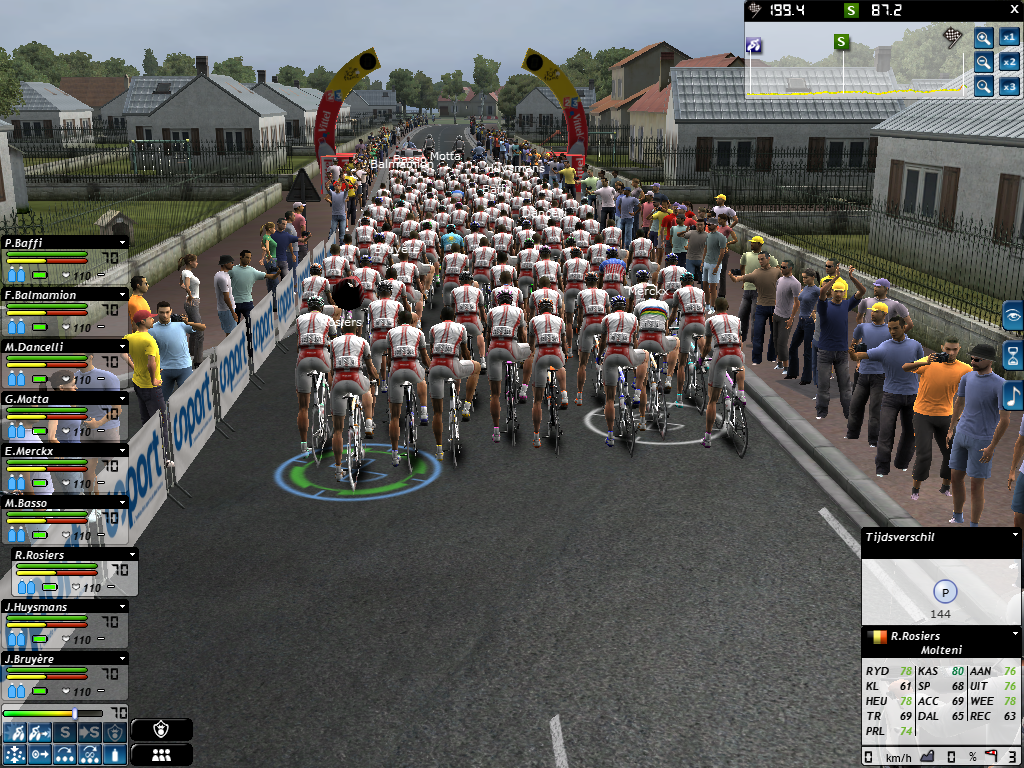Open the team riders group button
1024x768 pixels.
tap(161, 755)
